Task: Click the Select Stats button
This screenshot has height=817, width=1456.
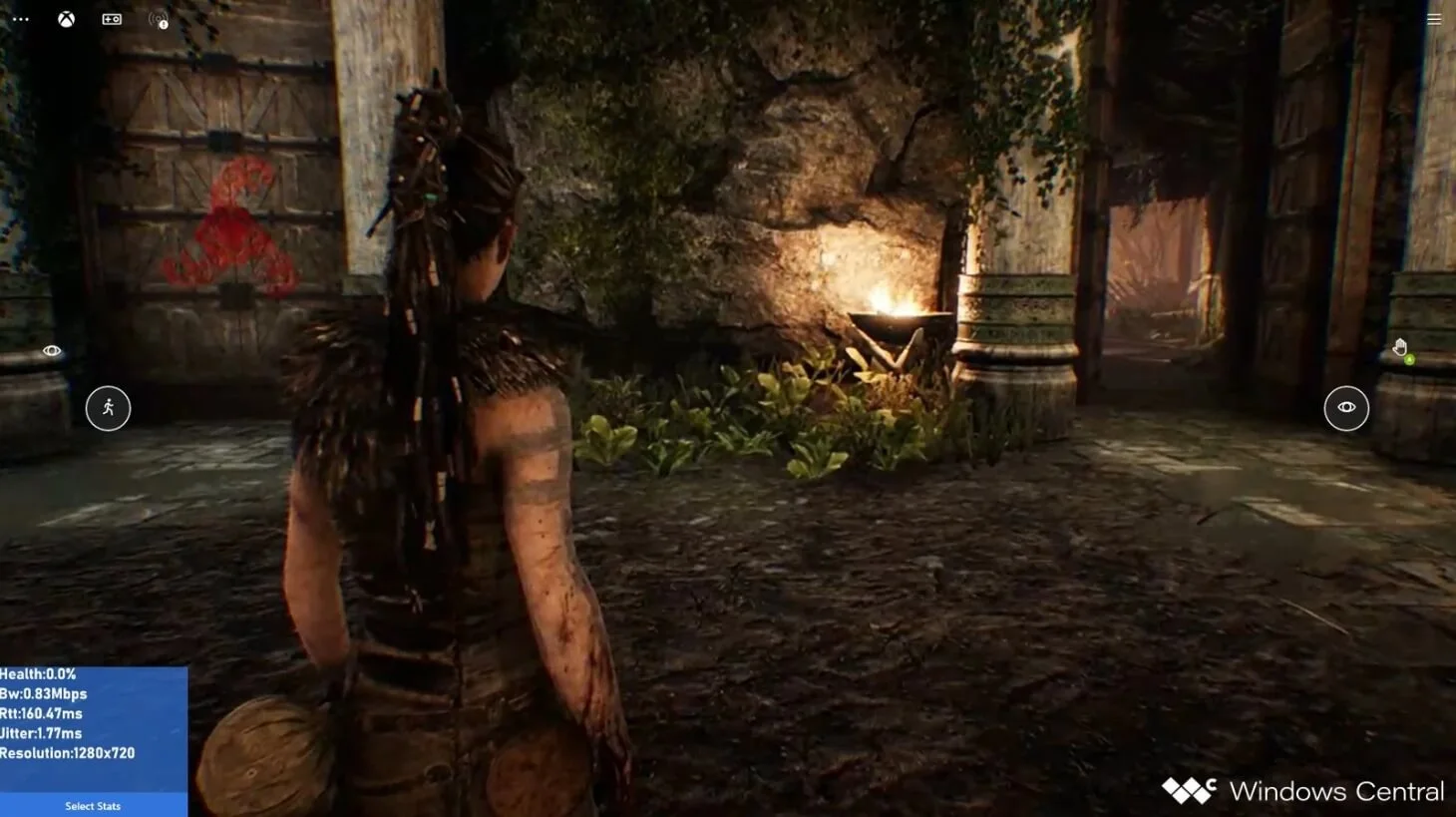Action: point(92,806)
